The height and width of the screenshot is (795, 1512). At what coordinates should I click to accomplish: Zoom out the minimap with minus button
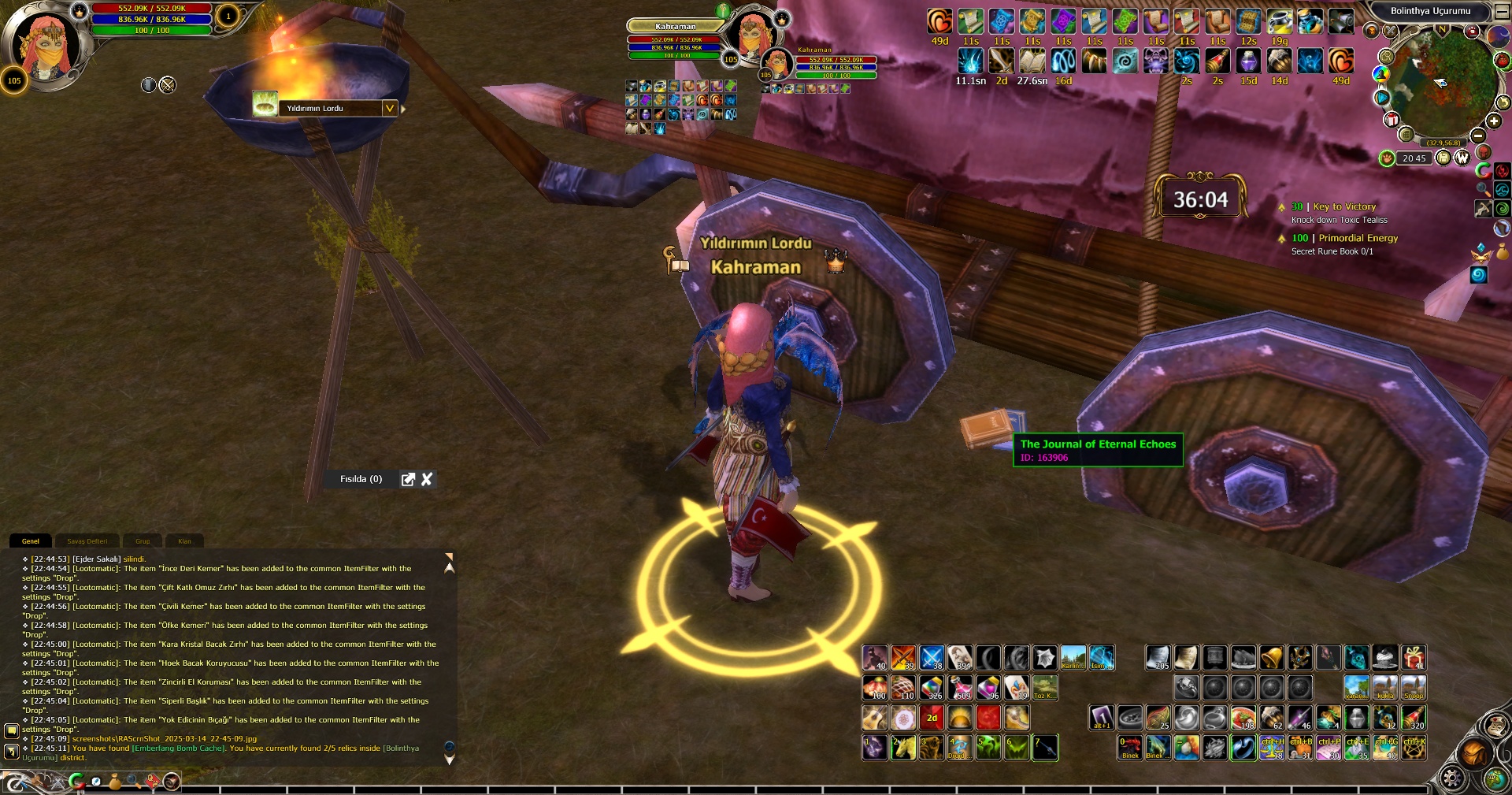1477,136
